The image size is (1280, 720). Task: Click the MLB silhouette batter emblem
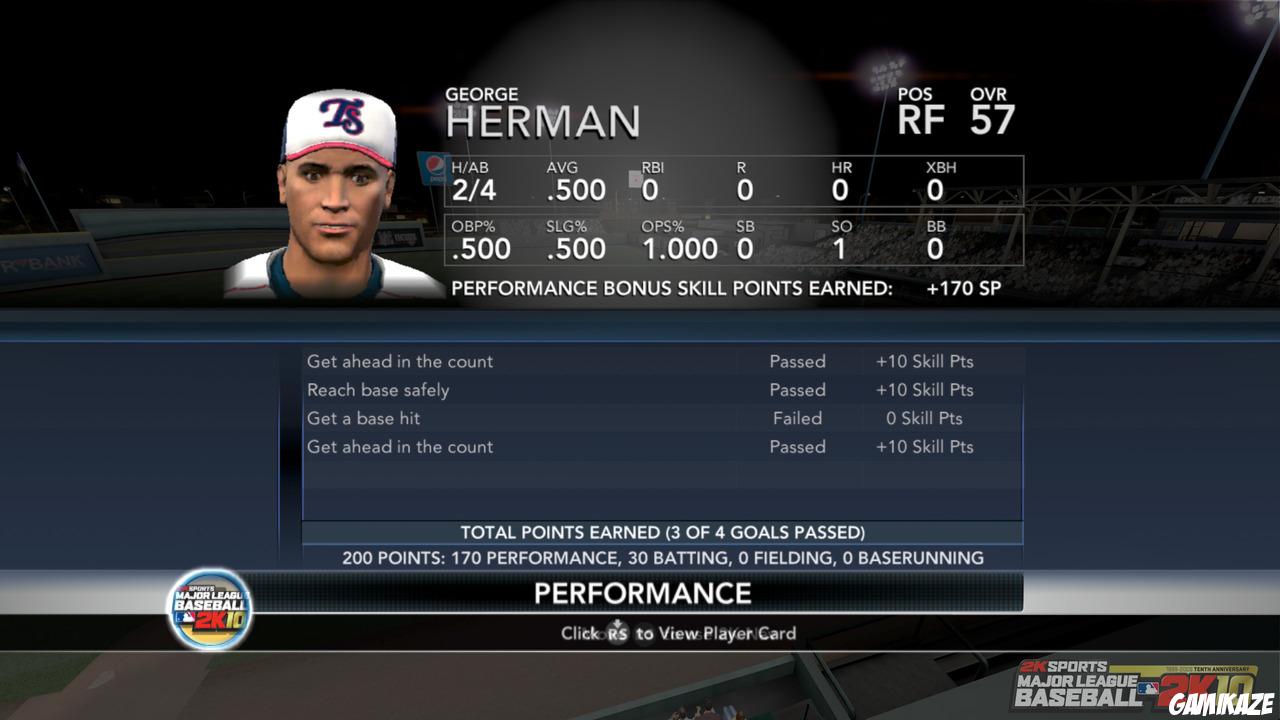pyautogui.click(x=1147, y=687)
